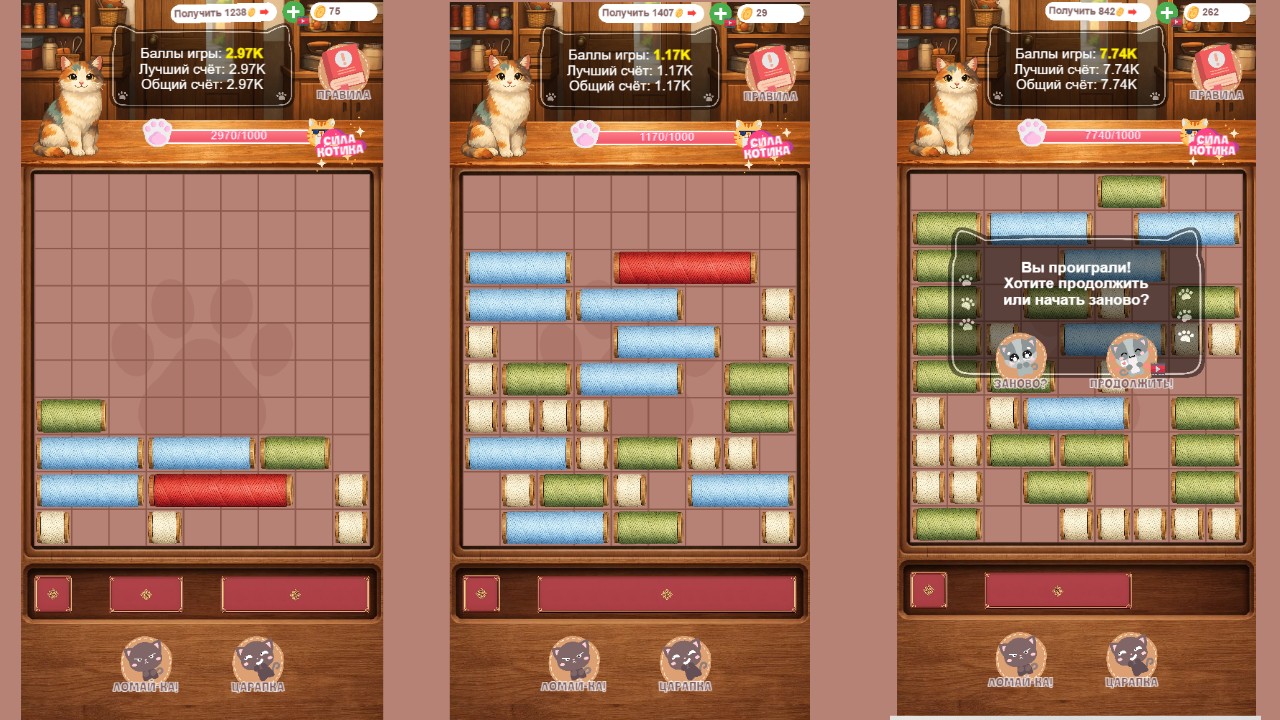Tap the gold coin counter icon
The width and height of the screenshot is (1280, 720).
(318, 13)
